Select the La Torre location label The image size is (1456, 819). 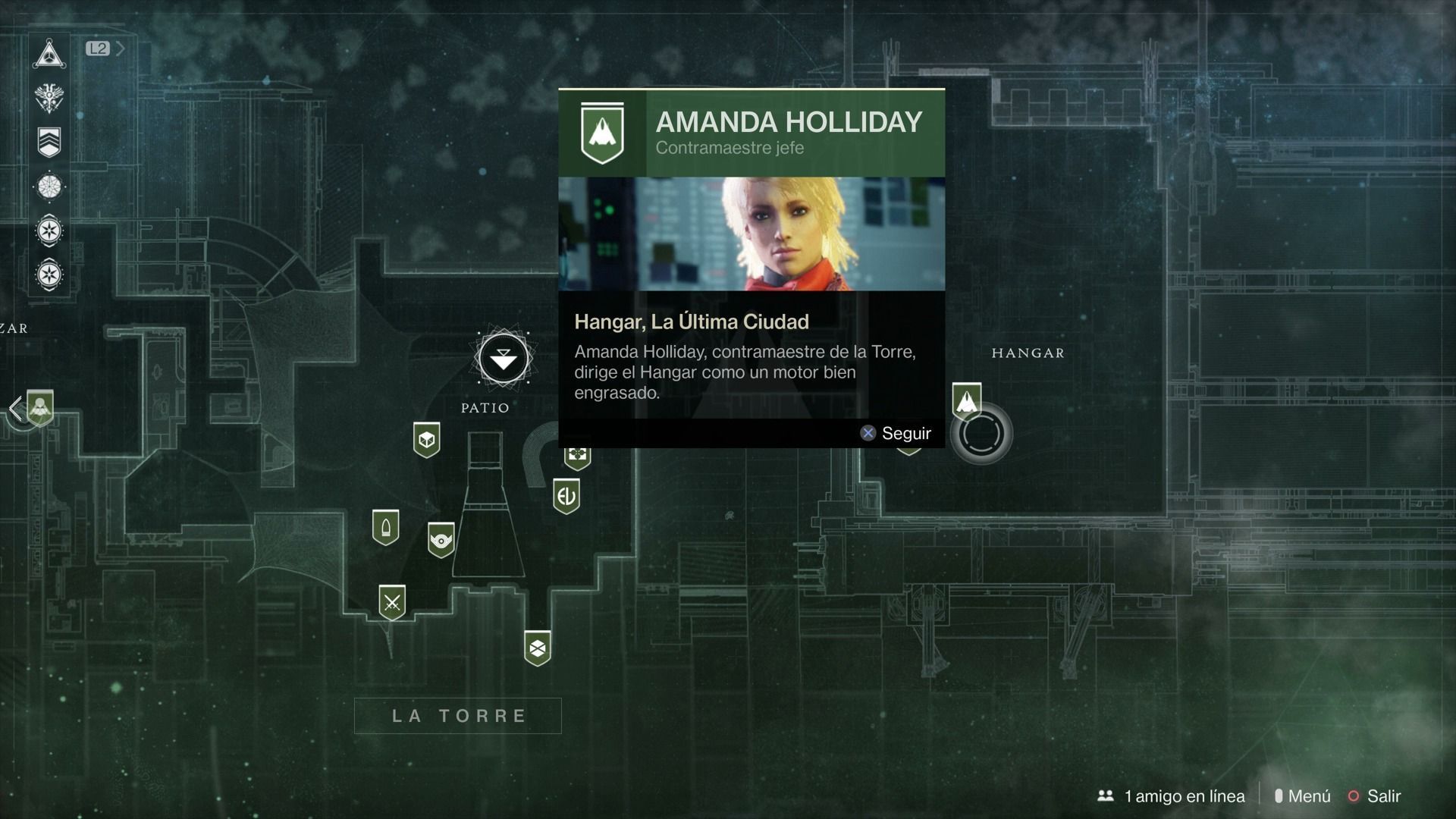pos(458,716)
